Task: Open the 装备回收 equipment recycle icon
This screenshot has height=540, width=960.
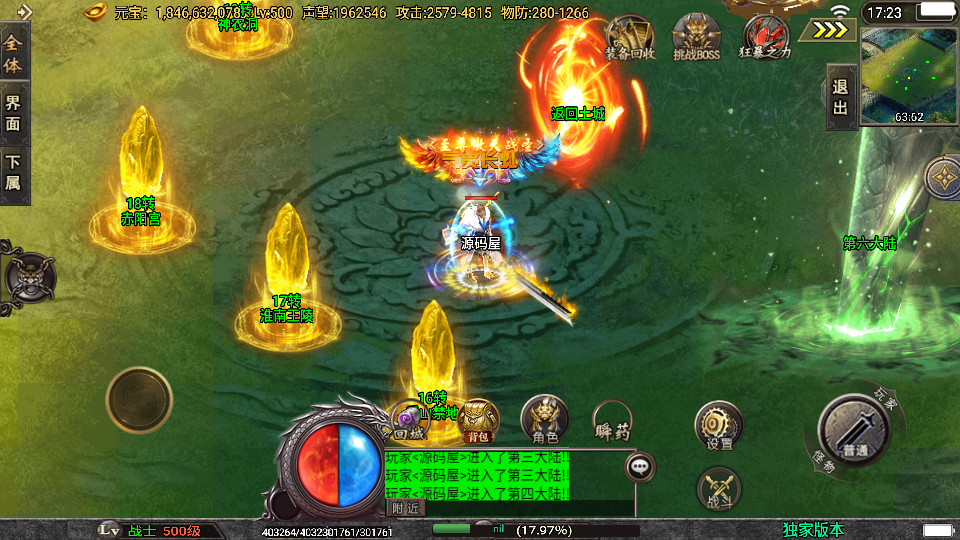Action: pyautogui.click(x=630, y=37)
